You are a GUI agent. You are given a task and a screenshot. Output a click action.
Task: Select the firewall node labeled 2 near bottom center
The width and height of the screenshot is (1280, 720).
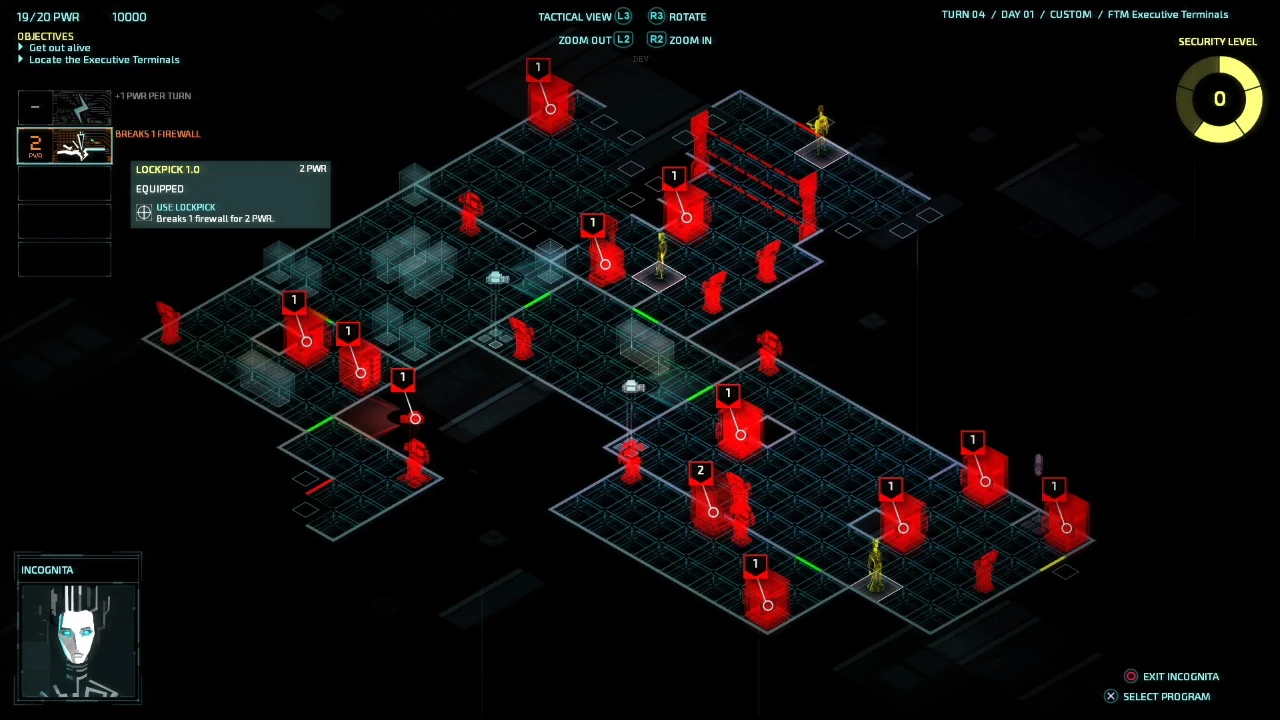[700, 470]
